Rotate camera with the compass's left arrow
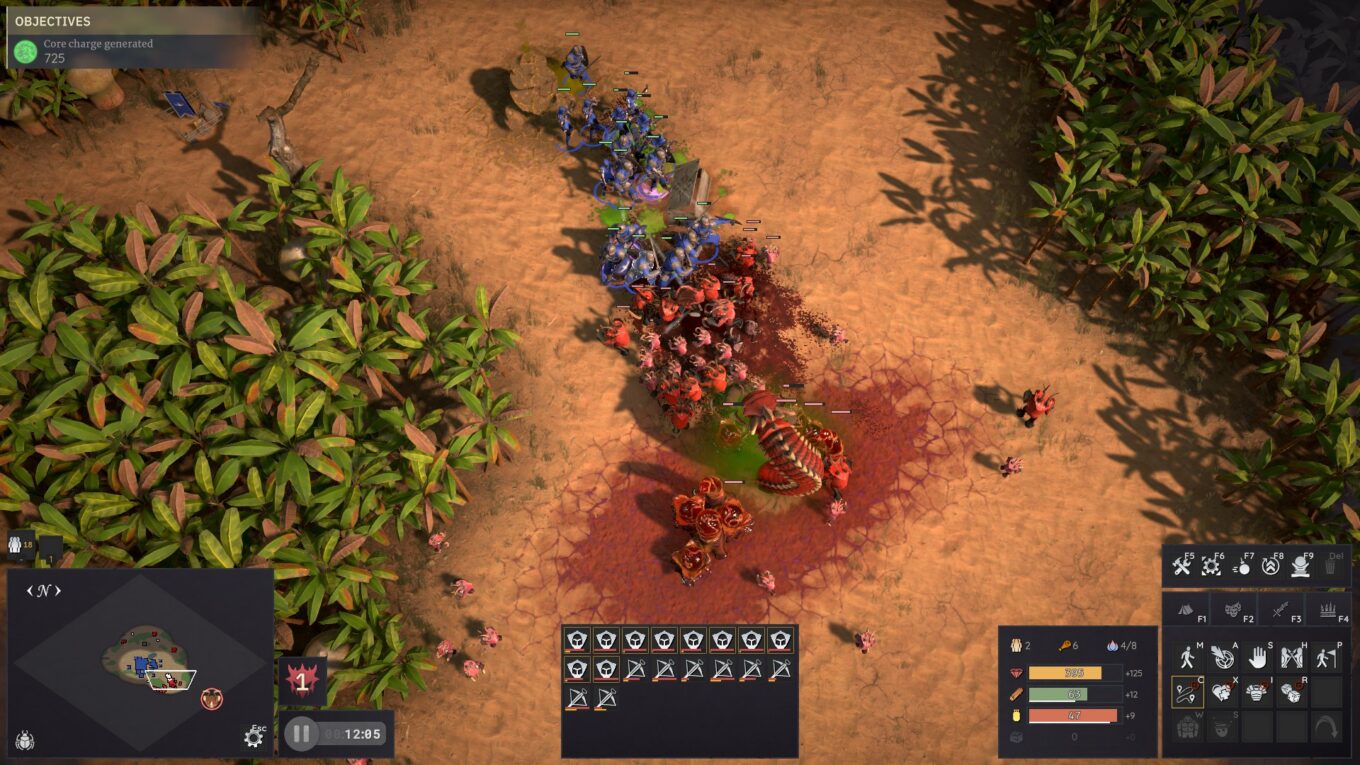Viewport: 1360px width, 765px height. click(x=30, y=591)
